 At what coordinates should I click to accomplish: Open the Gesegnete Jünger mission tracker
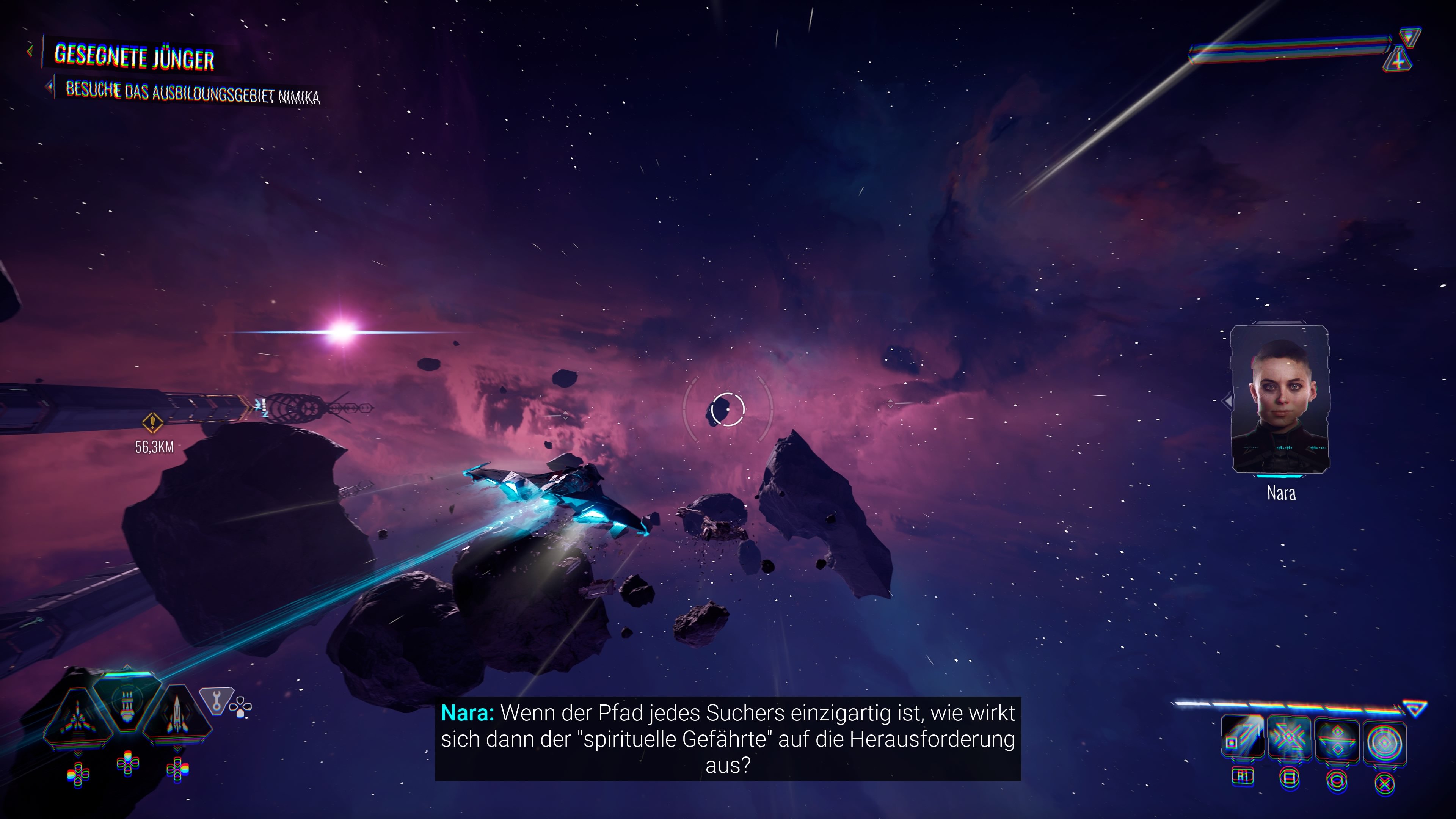tap(134, 57)
